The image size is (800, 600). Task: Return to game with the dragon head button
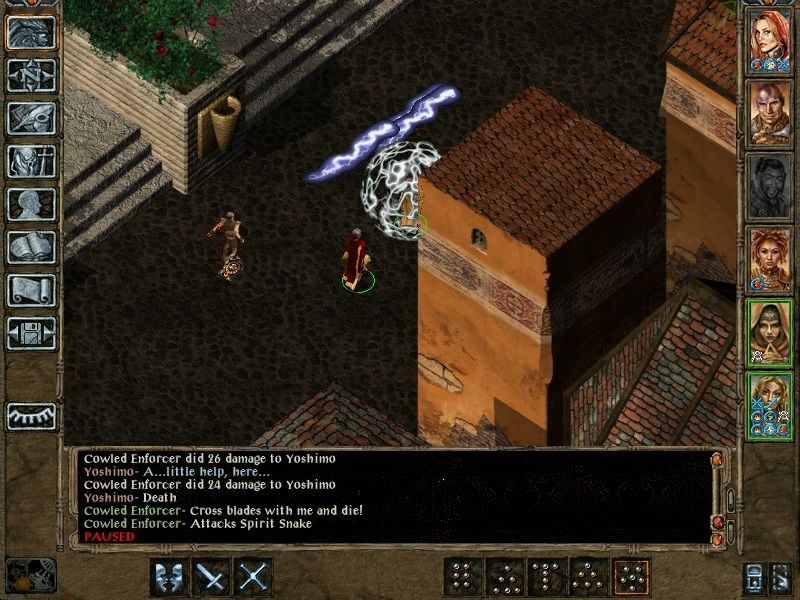(31, 32)
